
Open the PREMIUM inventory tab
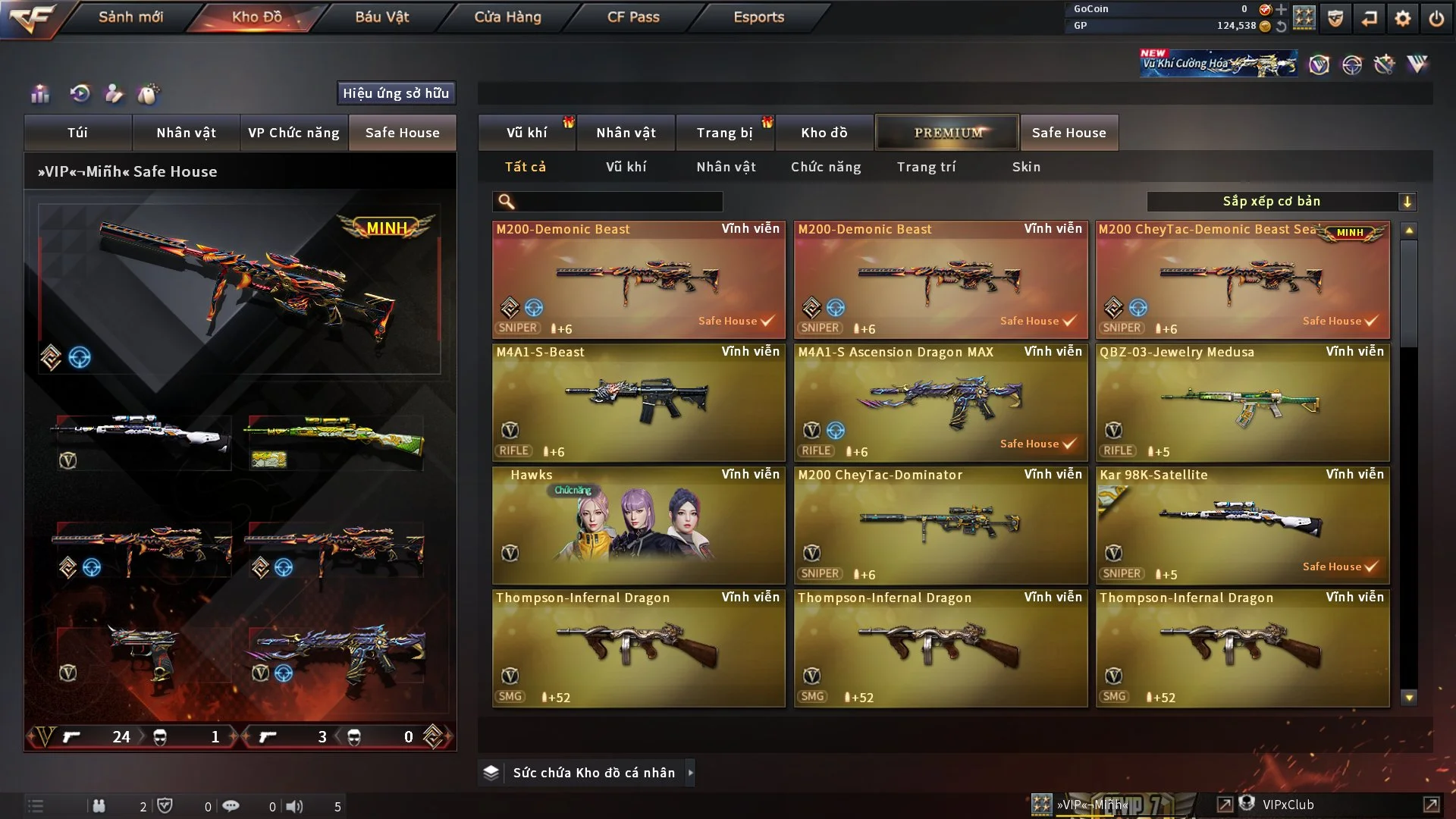point(948,133)
